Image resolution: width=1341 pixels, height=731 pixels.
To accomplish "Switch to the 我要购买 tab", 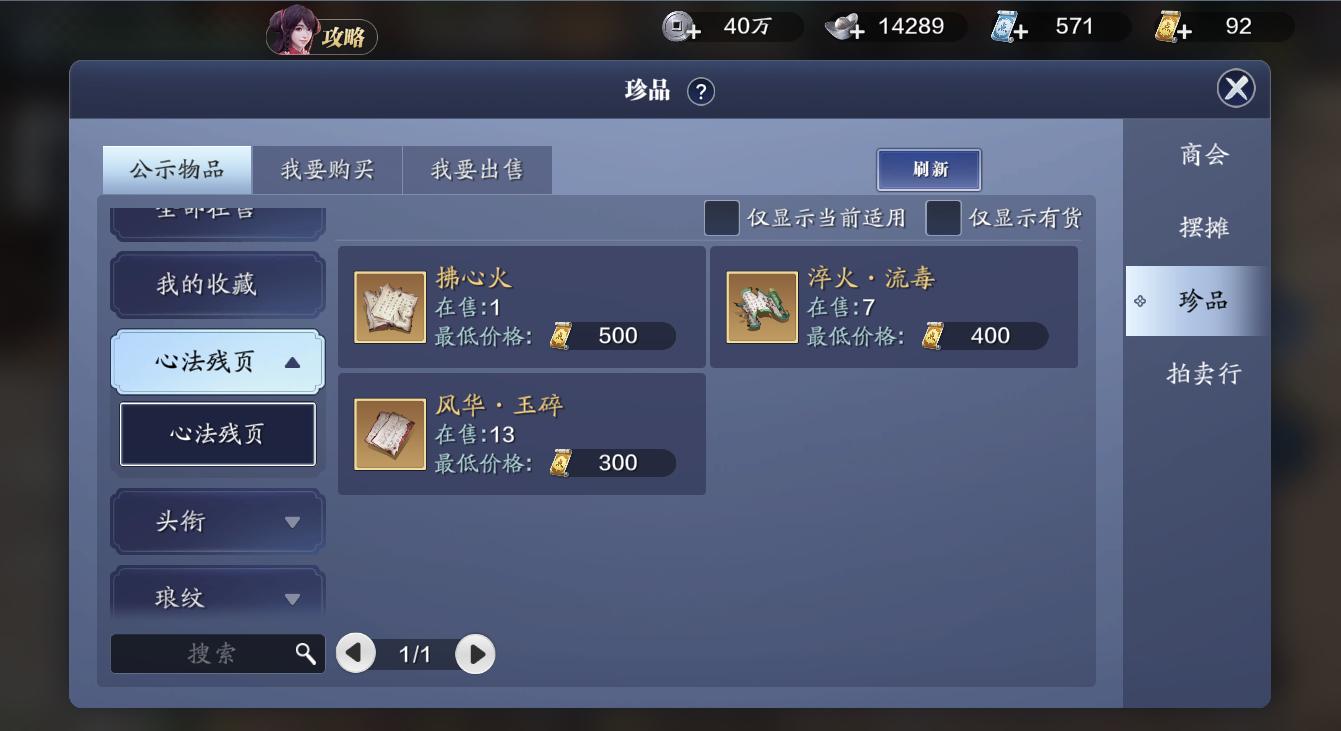I will point(327,169).
